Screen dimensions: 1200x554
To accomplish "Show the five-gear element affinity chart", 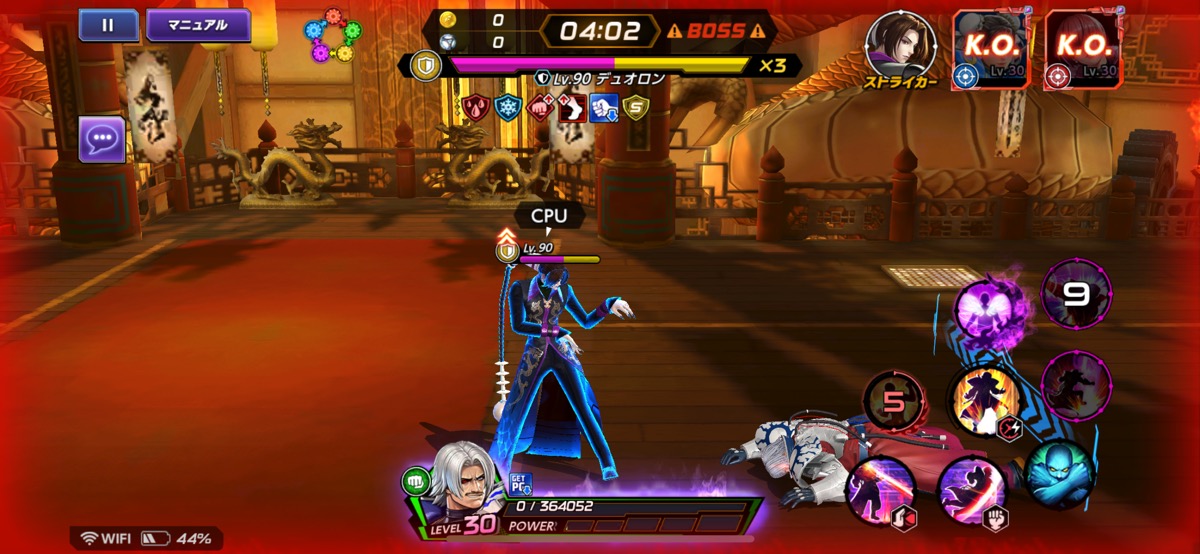I will point(334,37).
